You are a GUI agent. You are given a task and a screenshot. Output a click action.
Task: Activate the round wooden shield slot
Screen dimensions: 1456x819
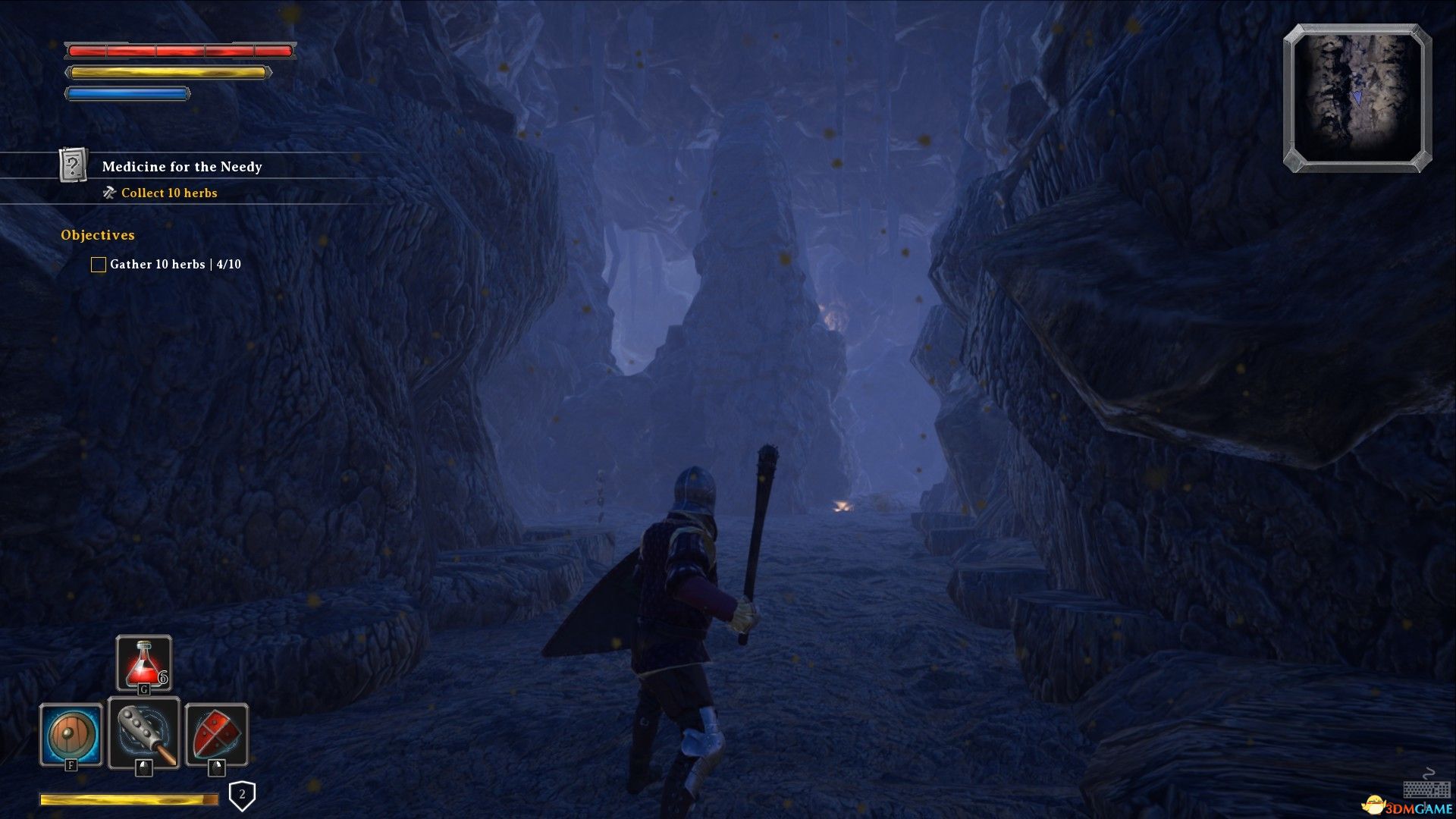(71, 735)
